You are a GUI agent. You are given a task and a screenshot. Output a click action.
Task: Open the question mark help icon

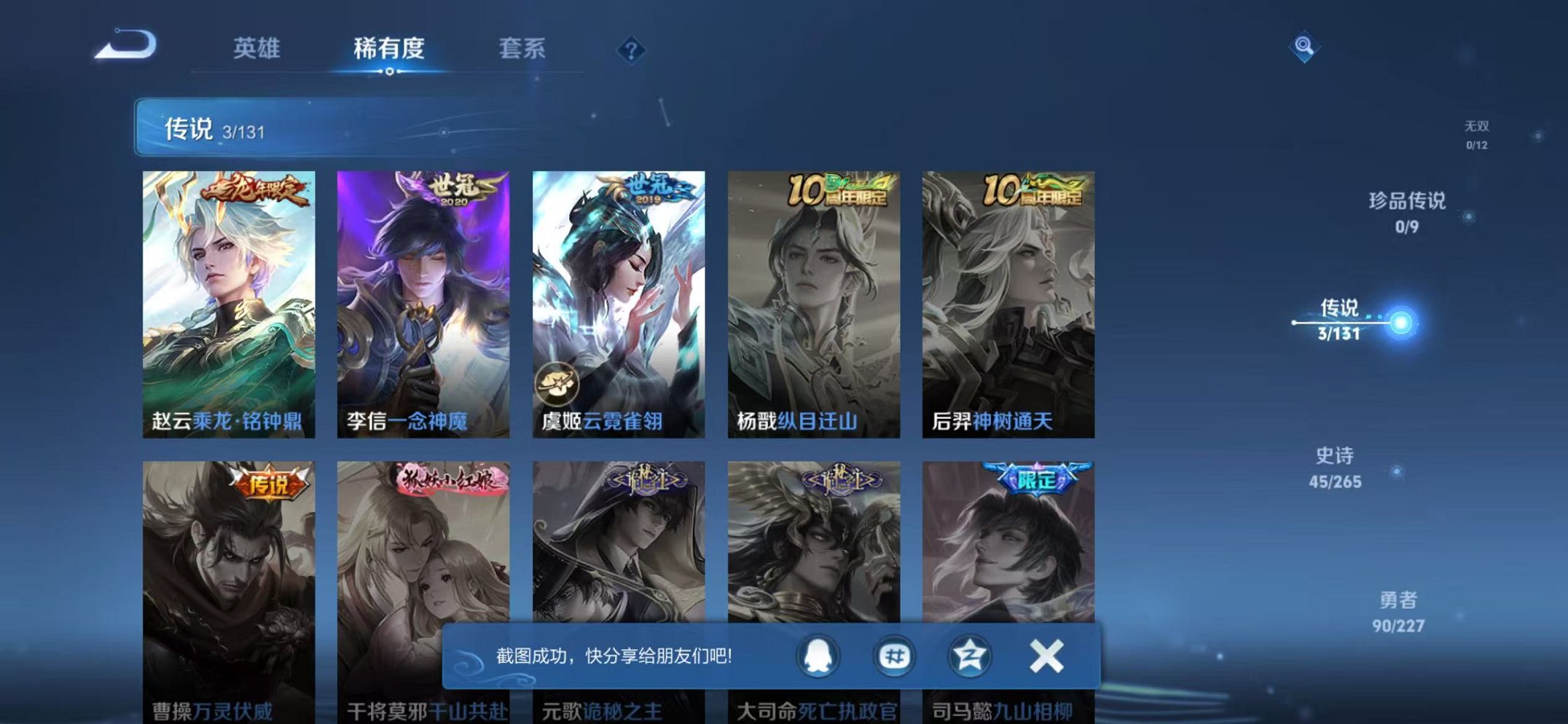coord(631,50)
